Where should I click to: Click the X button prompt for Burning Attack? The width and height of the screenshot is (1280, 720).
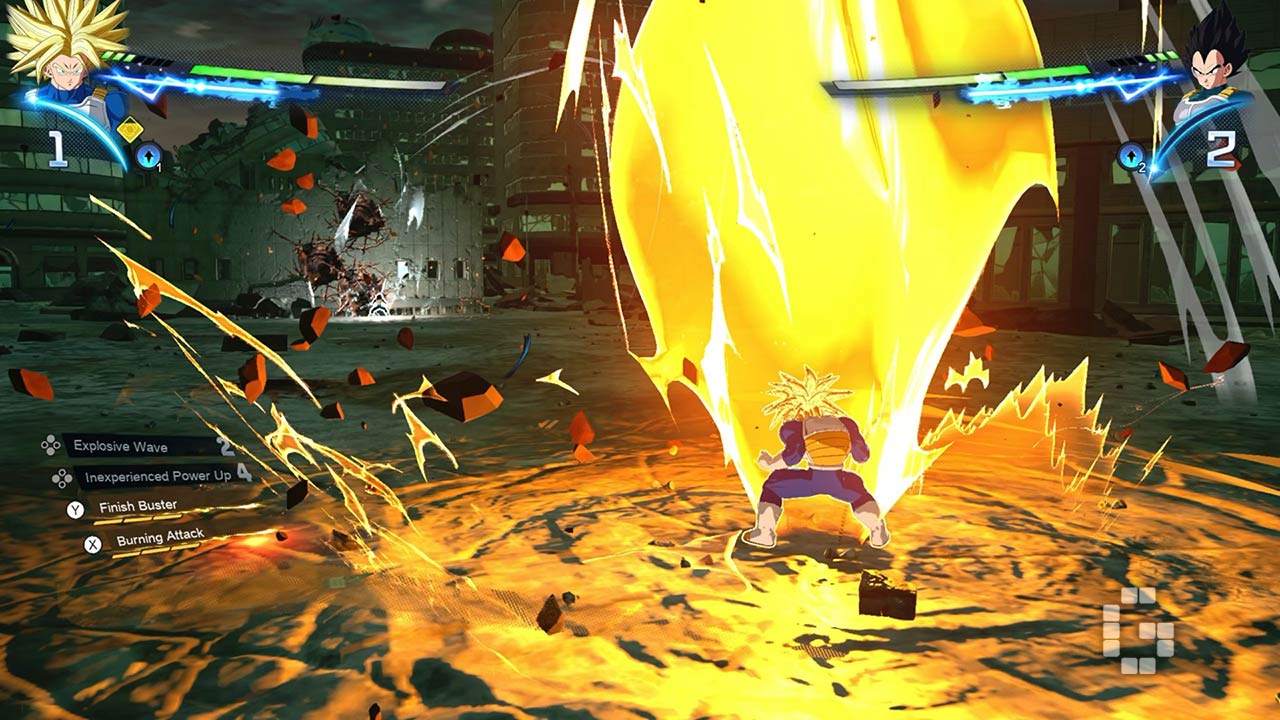click(x=92, y=544)
